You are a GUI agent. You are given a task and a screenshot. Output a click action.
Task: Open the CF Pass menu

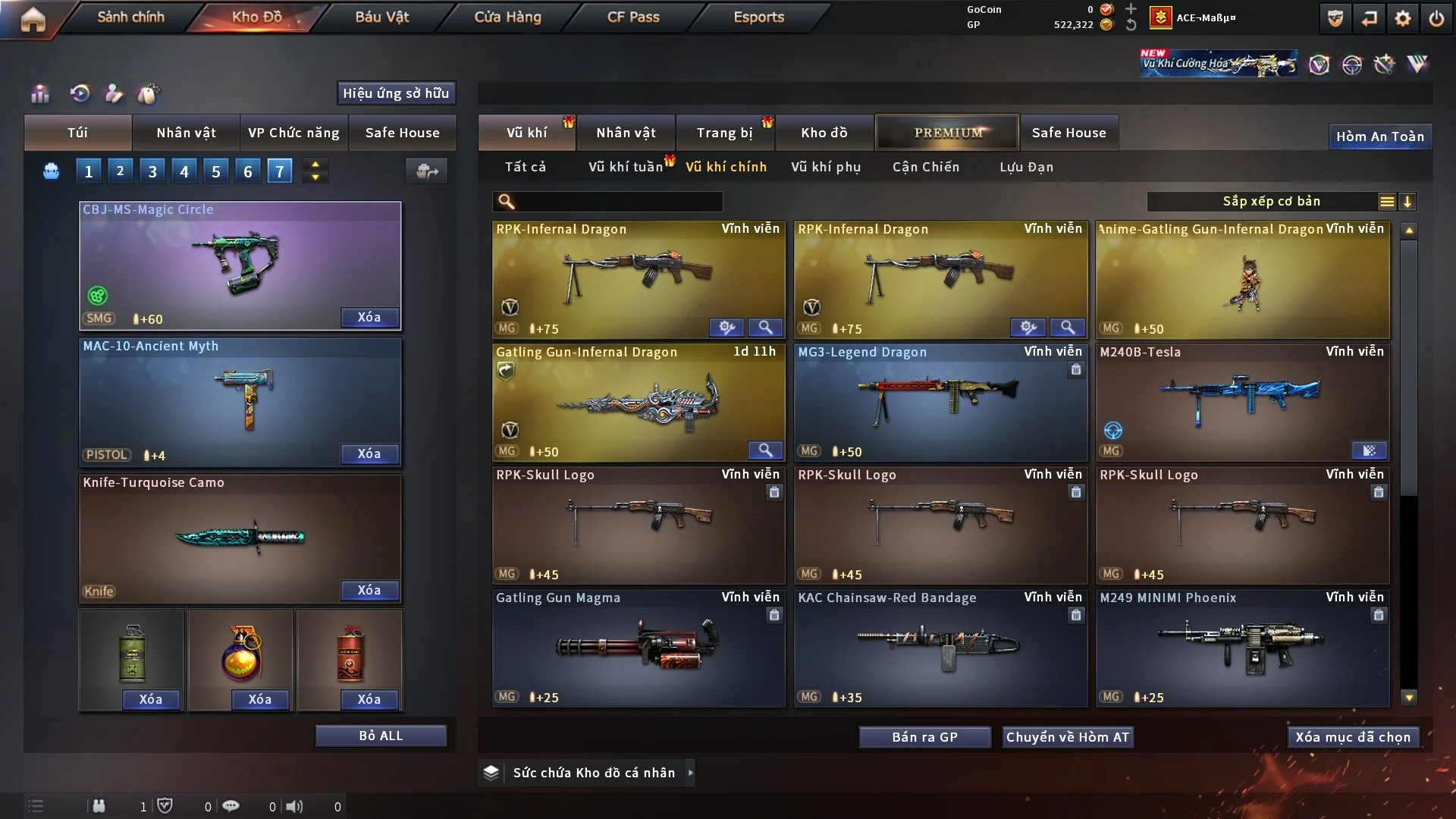633,17
